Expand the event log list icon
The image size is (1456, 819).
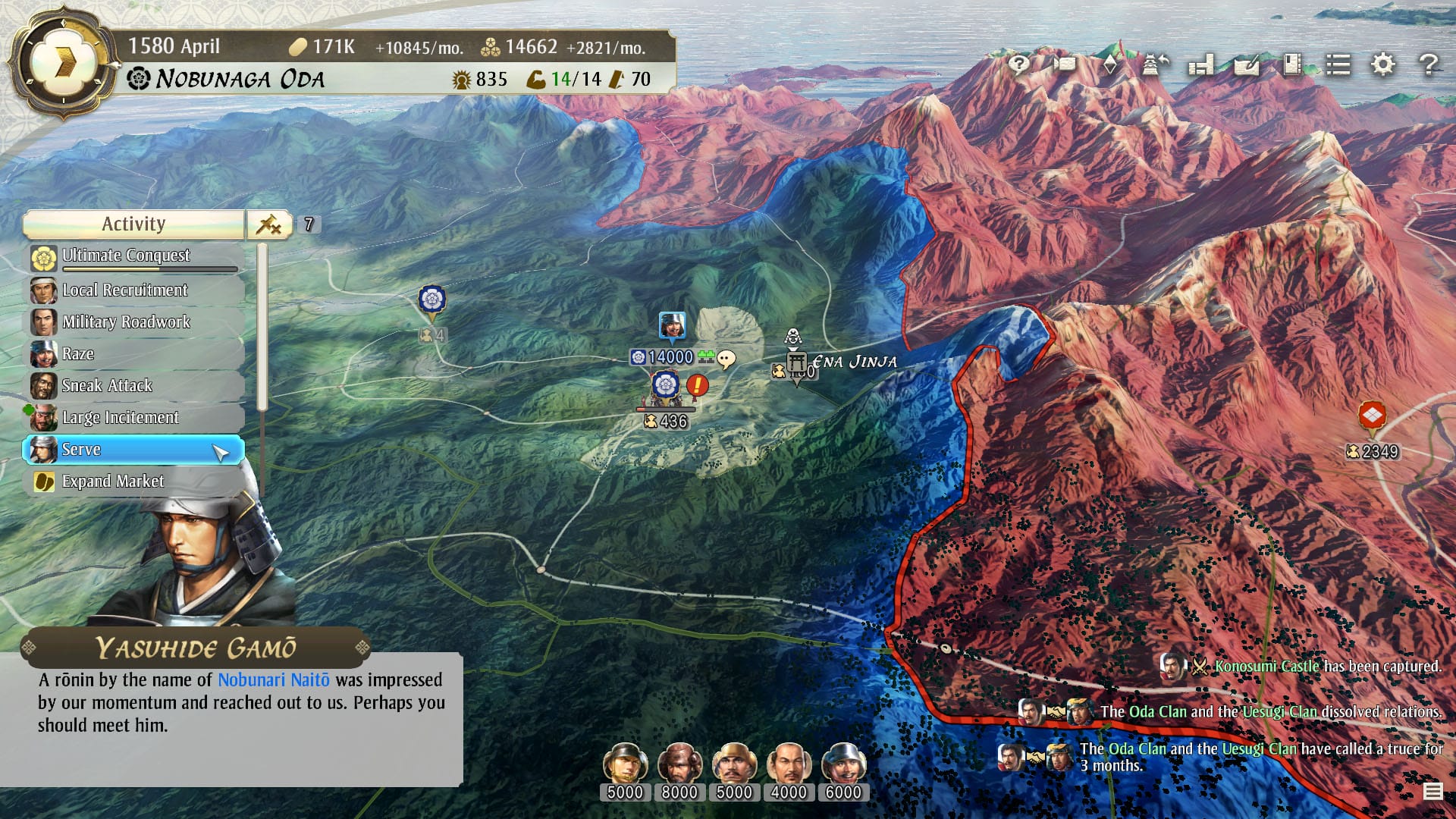(1432, 792)
